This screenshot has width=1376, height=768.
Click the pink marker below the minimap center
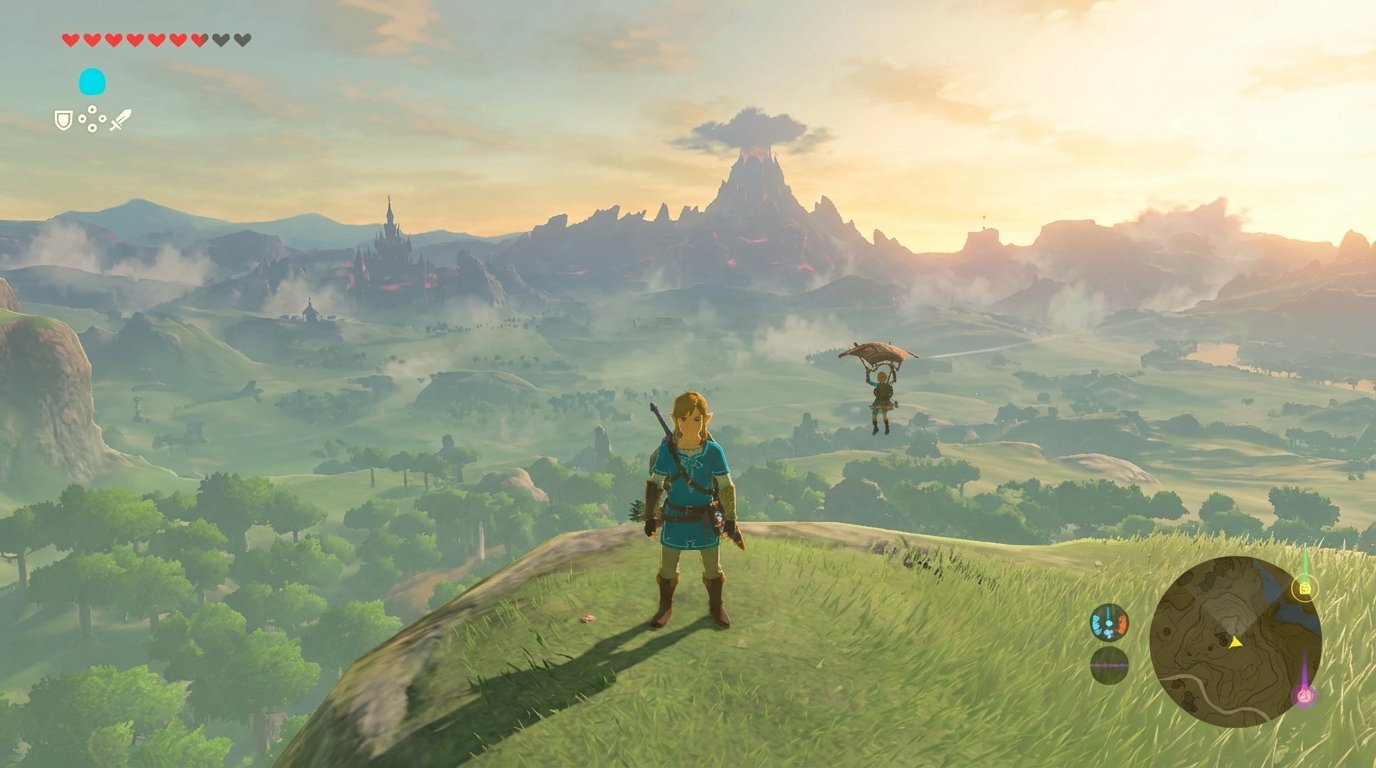pyautogui.click(x=1305, y=696)
